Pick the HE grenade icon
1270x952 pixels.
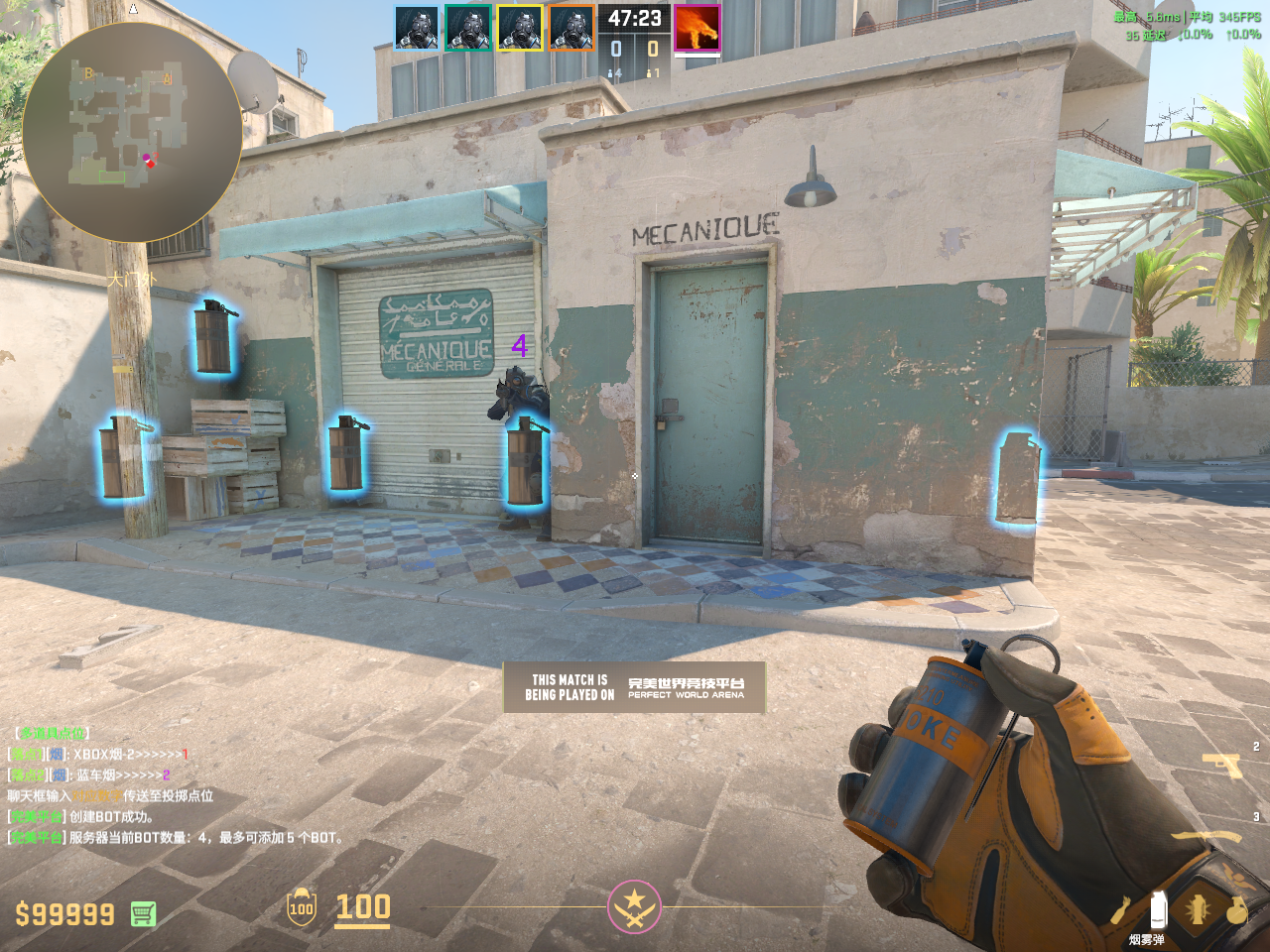pos(1236,909)
